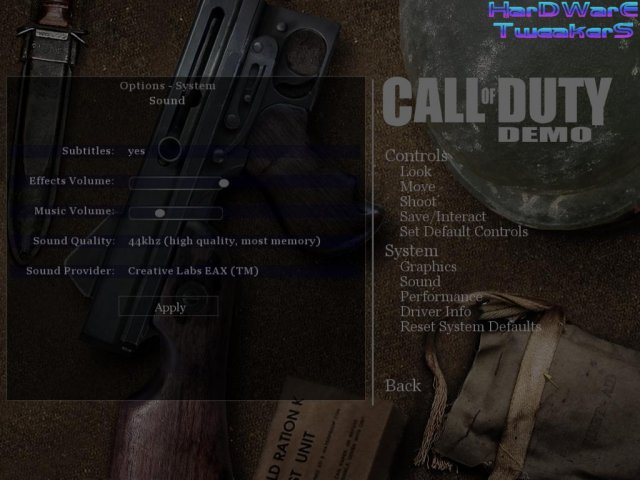Show the Driver Info page

point(435,312)
